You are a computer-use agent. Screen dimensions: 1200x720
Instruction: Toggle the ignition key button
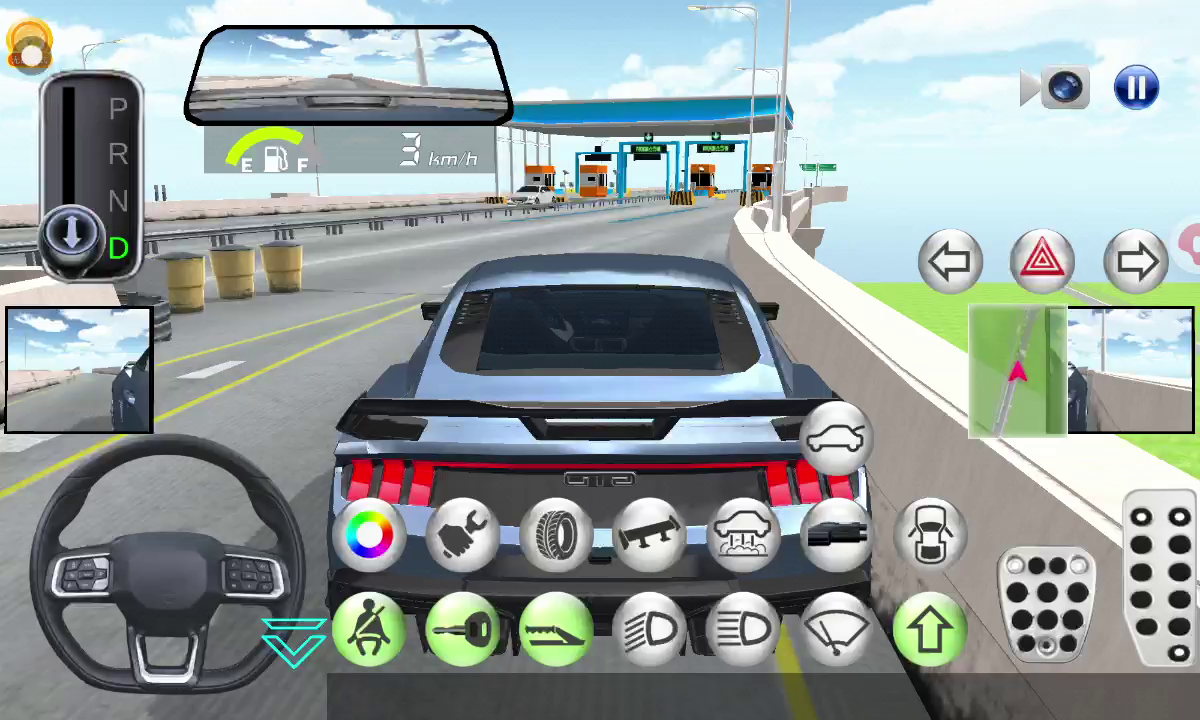tap(463, 630)
